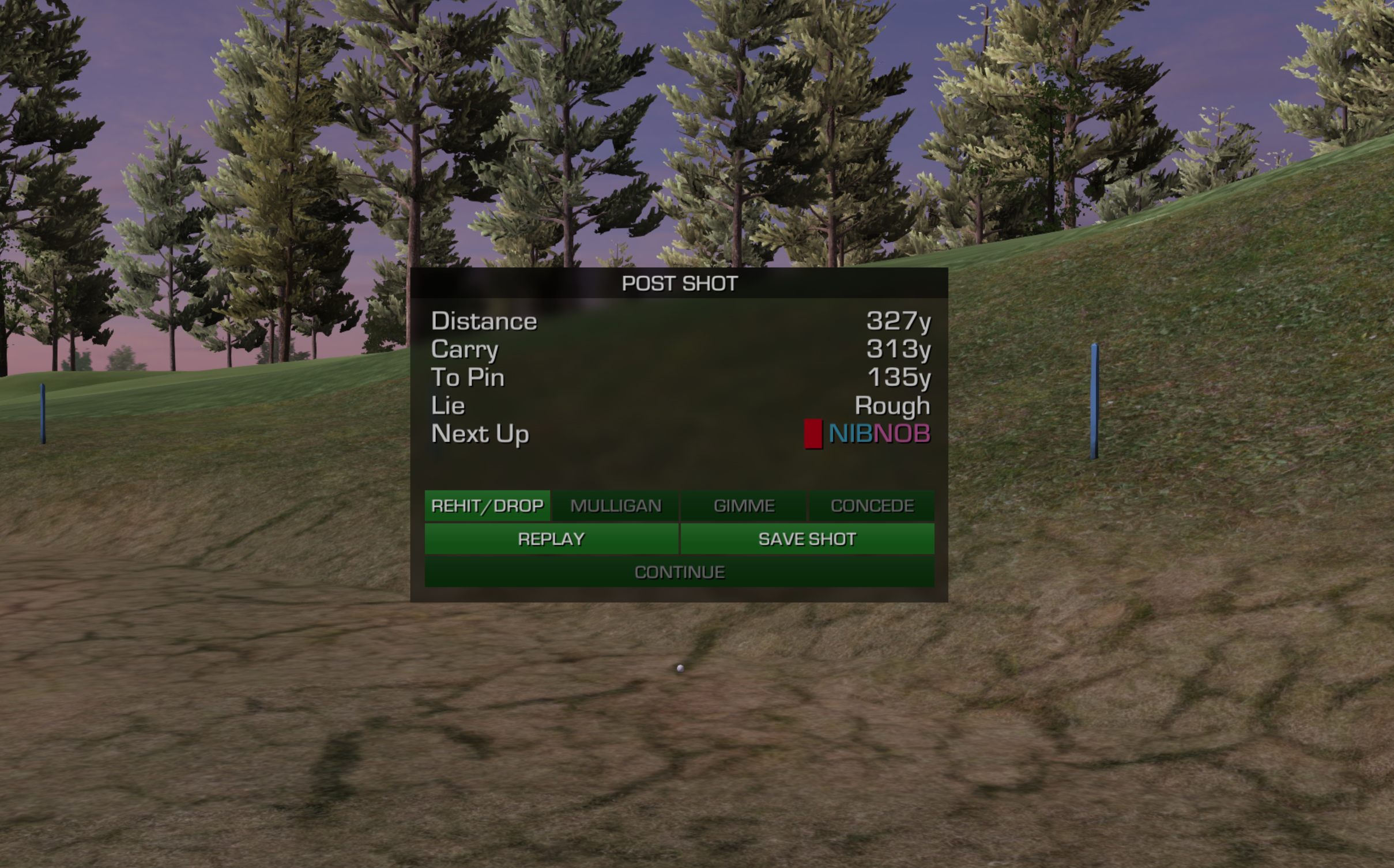1394x868 pixels.
Task: Continue to the next shot
Action: tap(679, 572)
